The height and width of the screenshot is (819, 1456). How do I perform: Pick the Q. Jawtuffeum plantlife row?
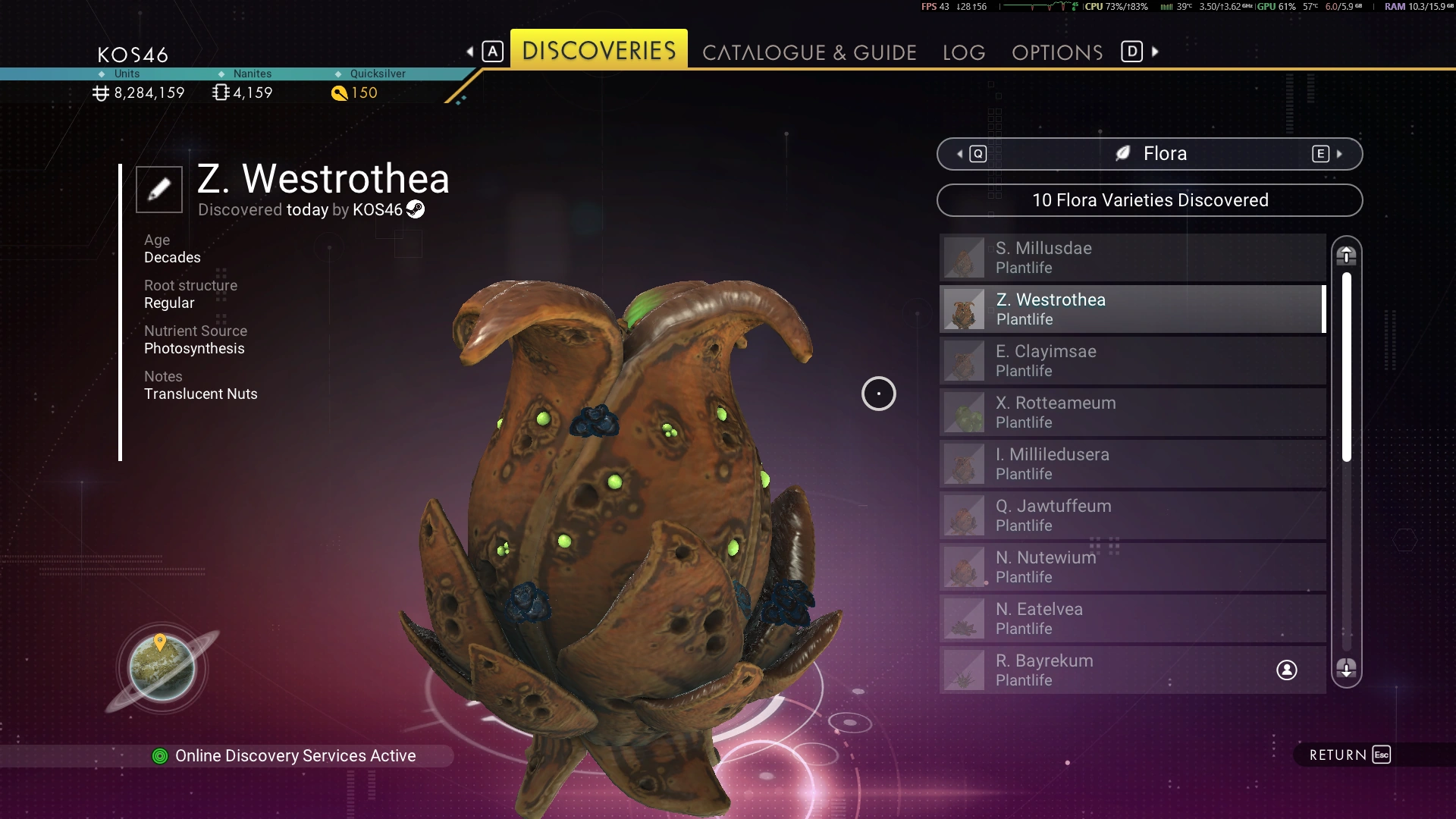click(x=1132, y=516)
